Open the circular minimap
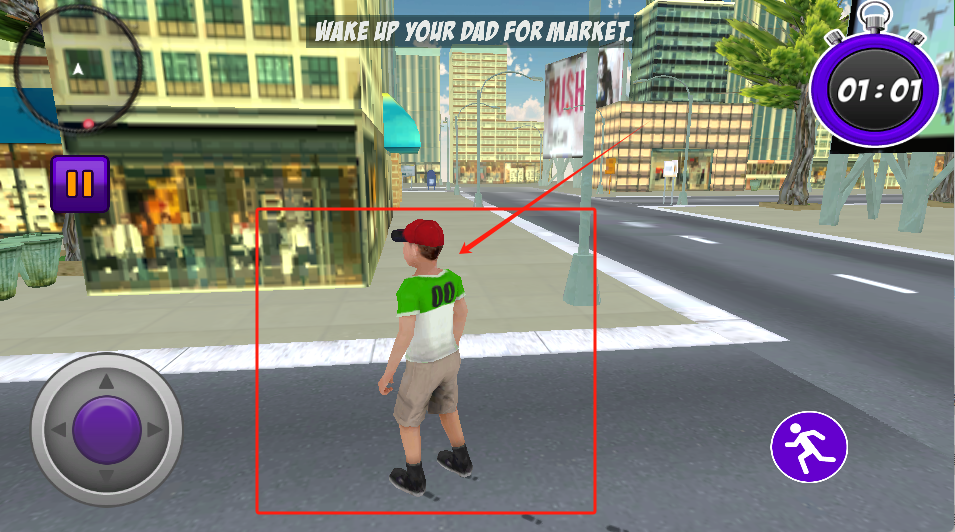955x532 pixels. [x=78, y=67]
